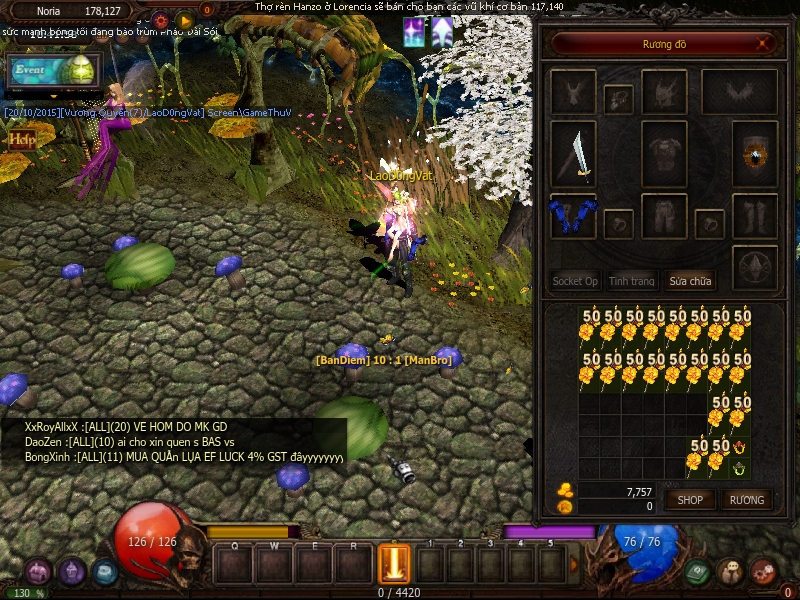
Task: Select the empty chest armor equipment slot
Action: [x=664, y=155]
